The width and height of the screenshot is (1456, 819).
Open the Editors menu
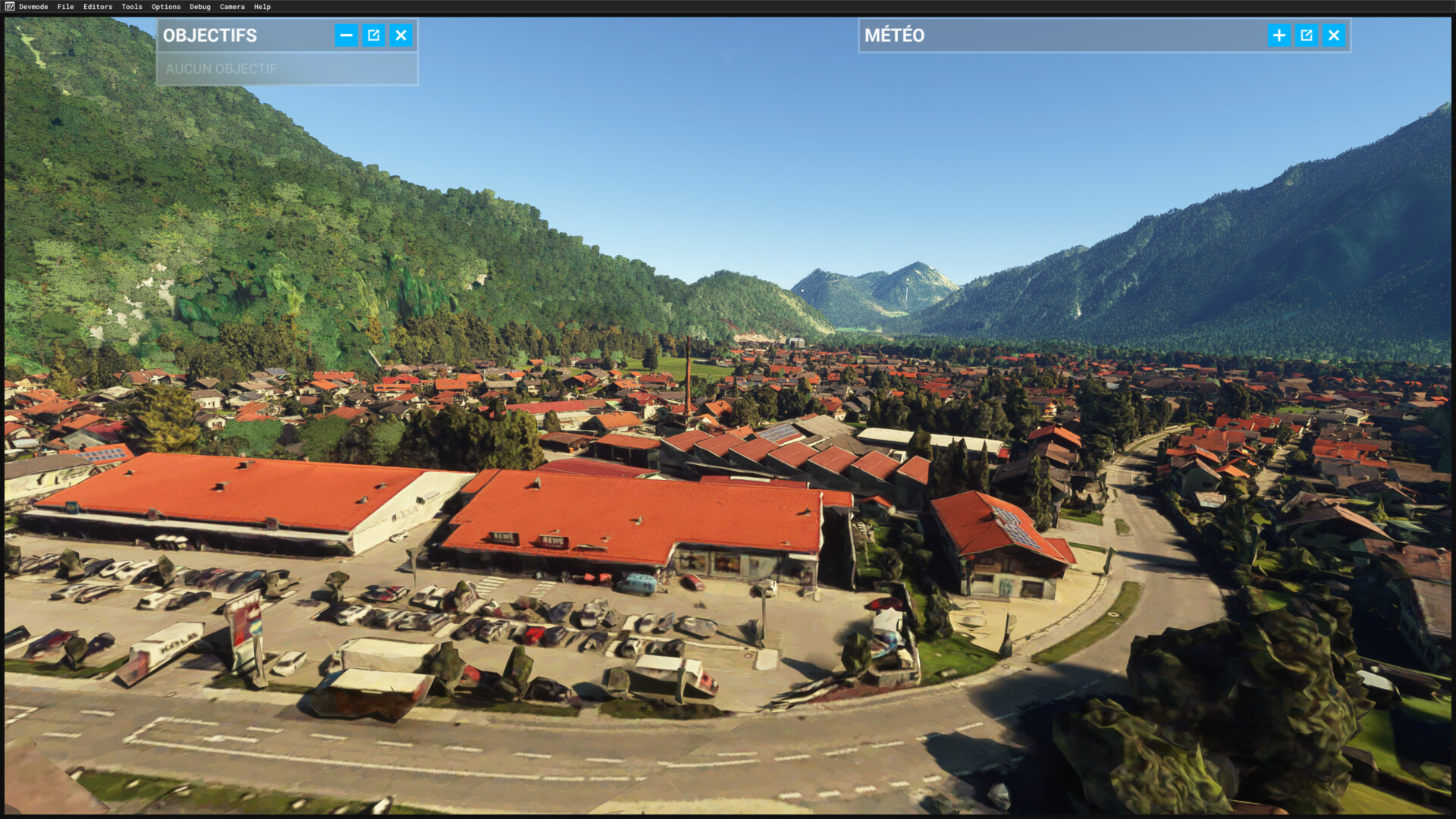[x=98, y=7]
